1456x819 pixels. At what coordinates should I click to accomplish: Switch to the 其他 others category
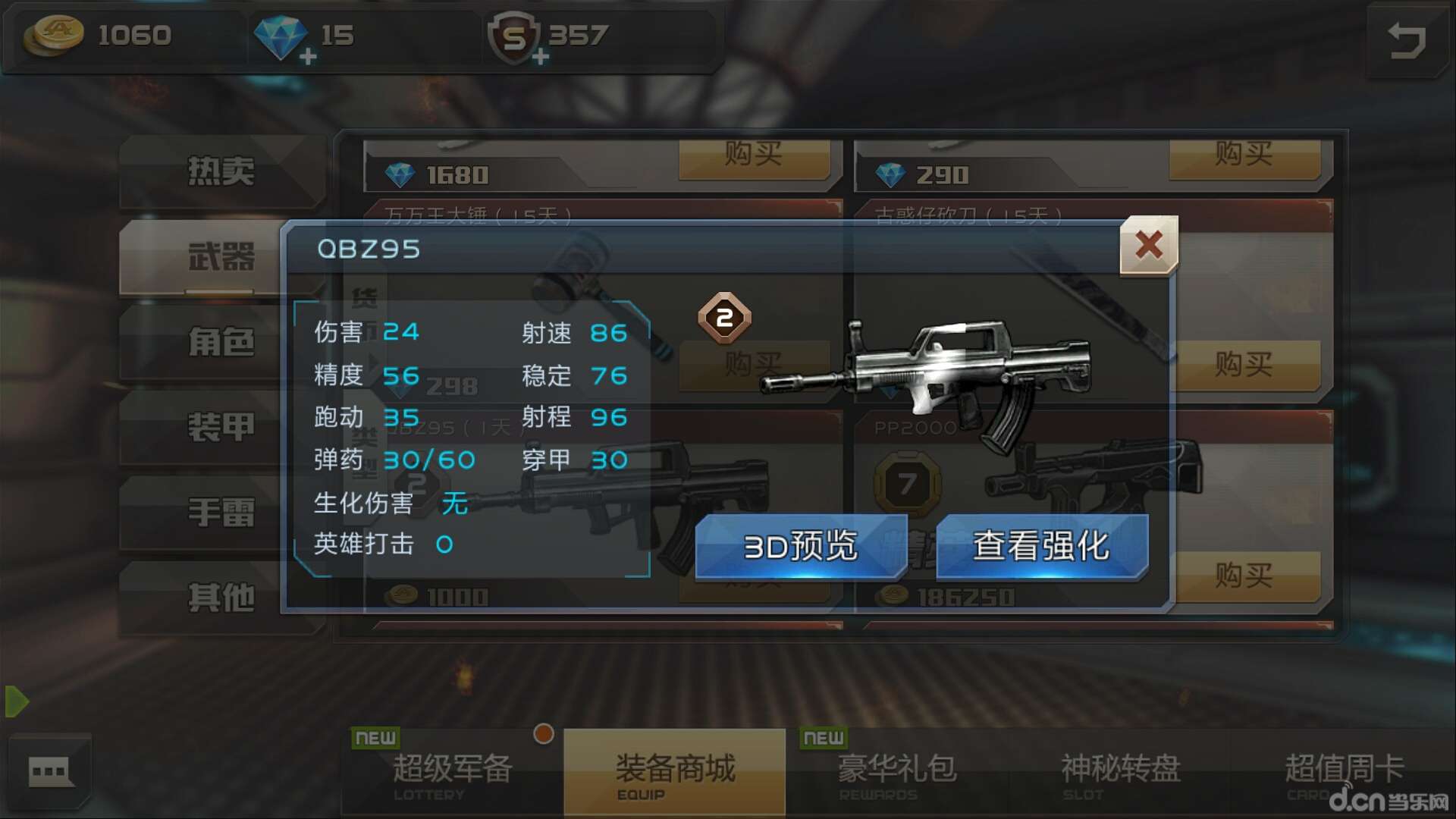[221, 598]
